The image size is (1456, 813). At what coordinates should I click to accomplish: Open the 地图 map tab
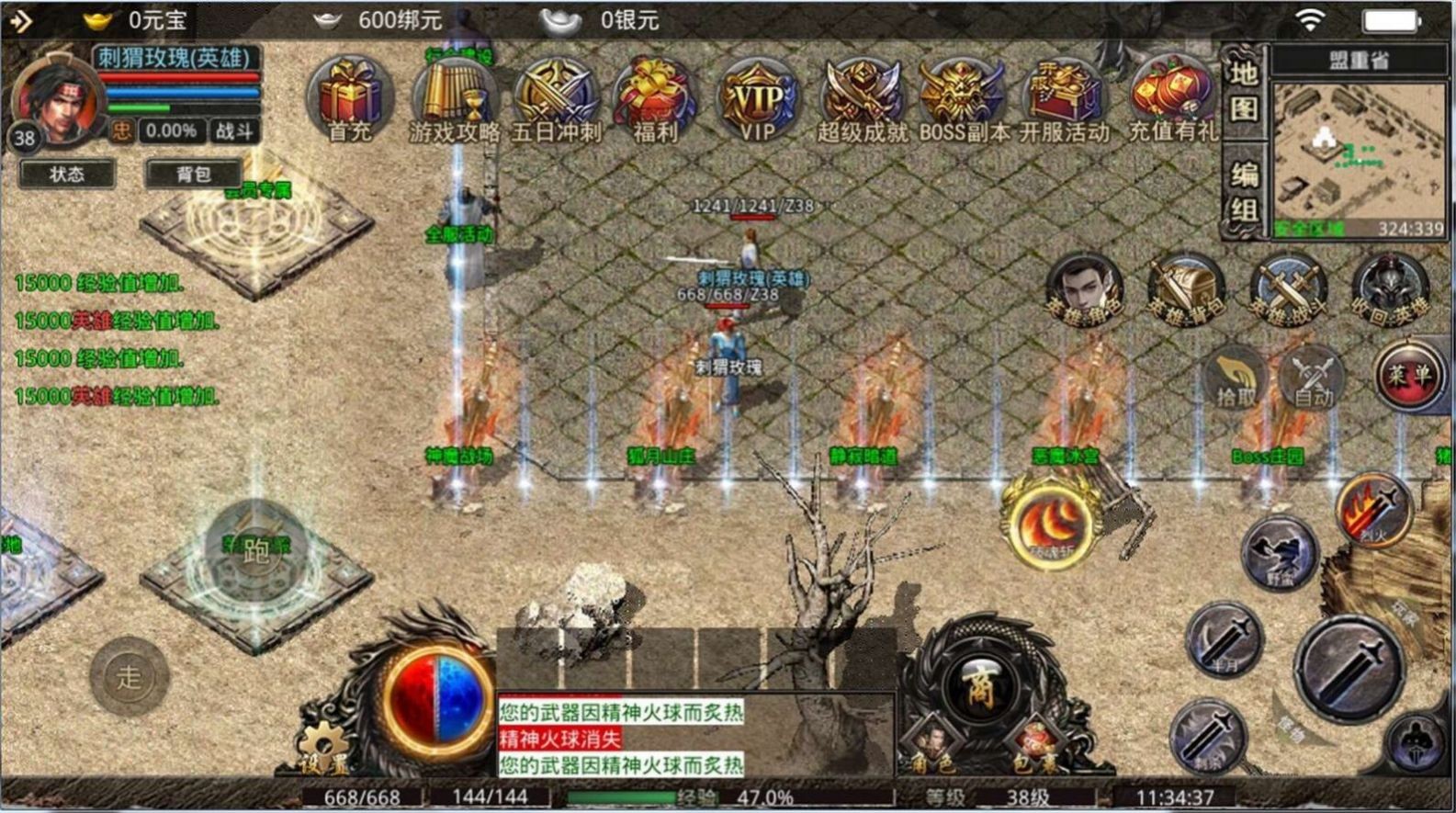[x=1244, y=90]
